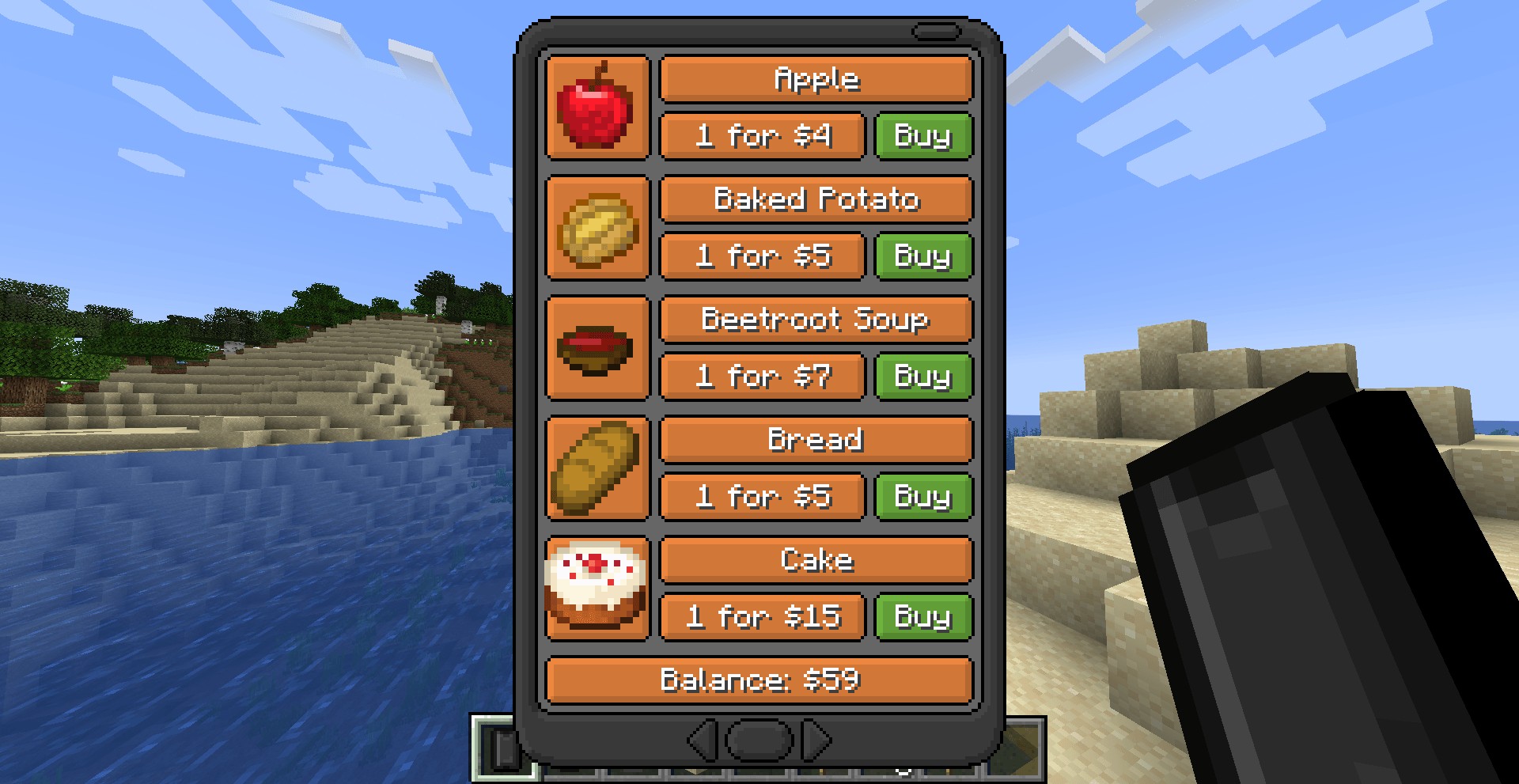
Task: Select the bread loaf icon
Action: (x=597, y=468)
